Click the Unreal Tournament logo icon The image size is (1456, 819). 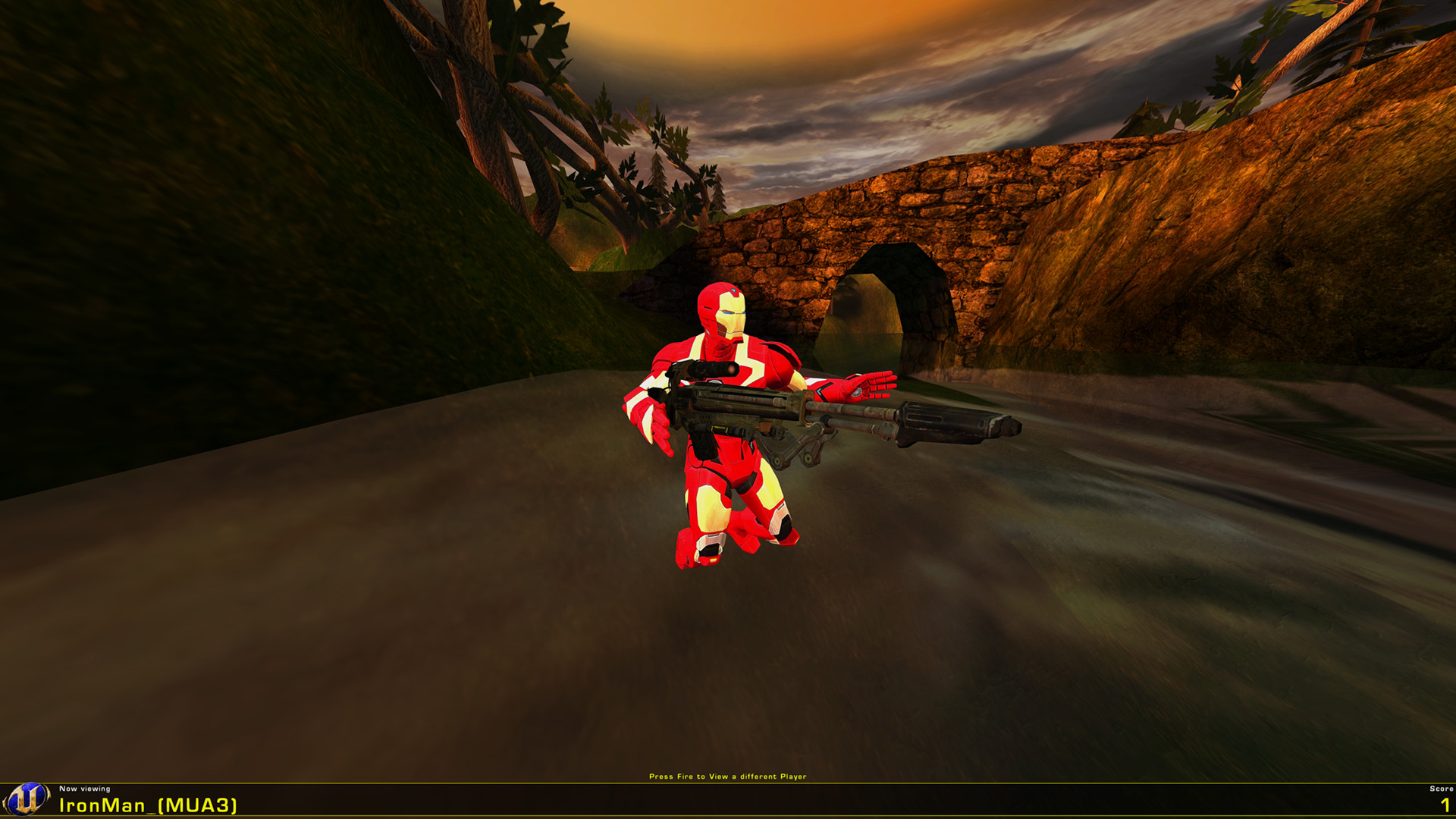(x=29, y=800)
